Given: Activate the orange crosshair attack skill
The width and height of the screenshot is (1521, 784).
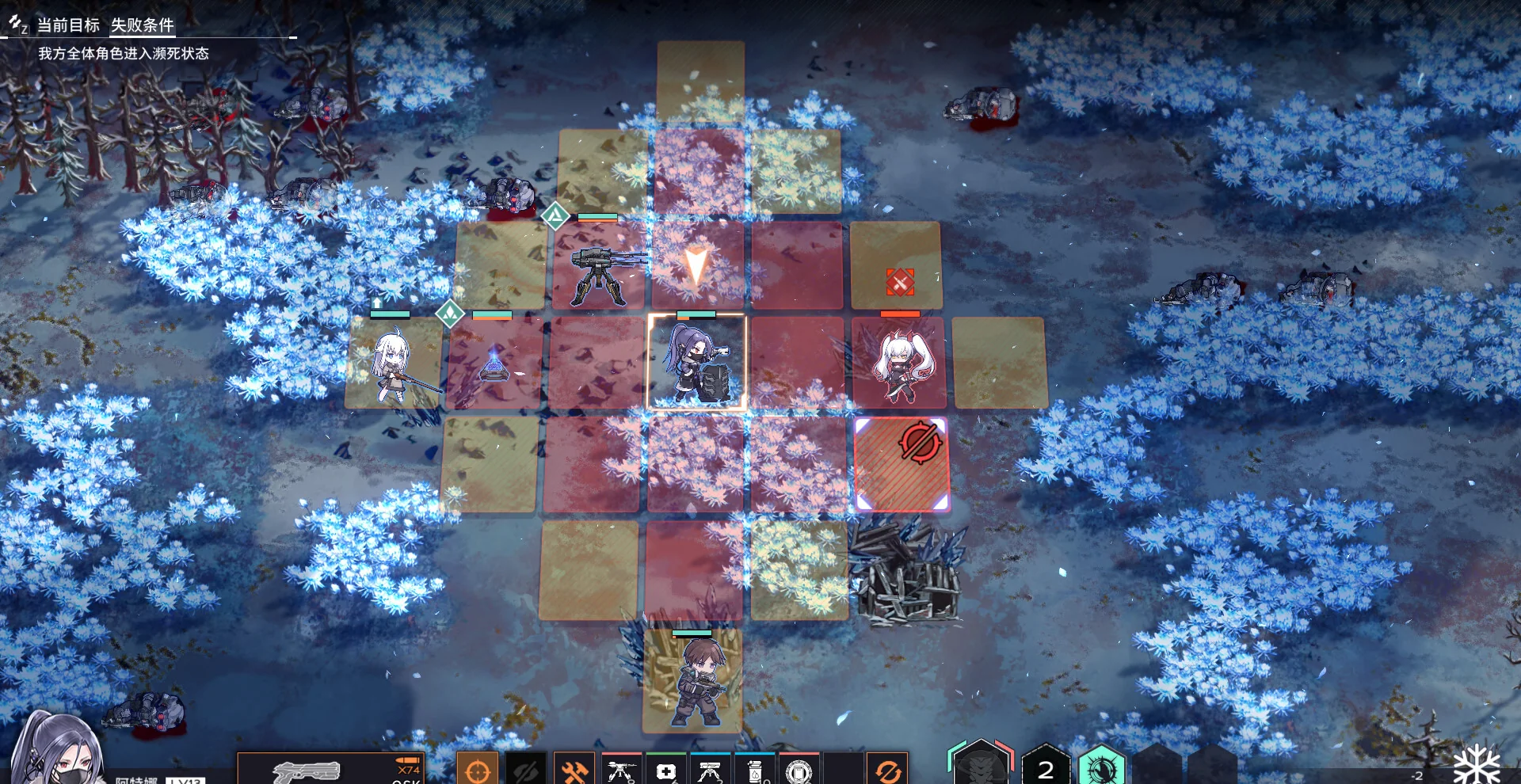Looking at the screenshot, I should [x=478, y=769].
